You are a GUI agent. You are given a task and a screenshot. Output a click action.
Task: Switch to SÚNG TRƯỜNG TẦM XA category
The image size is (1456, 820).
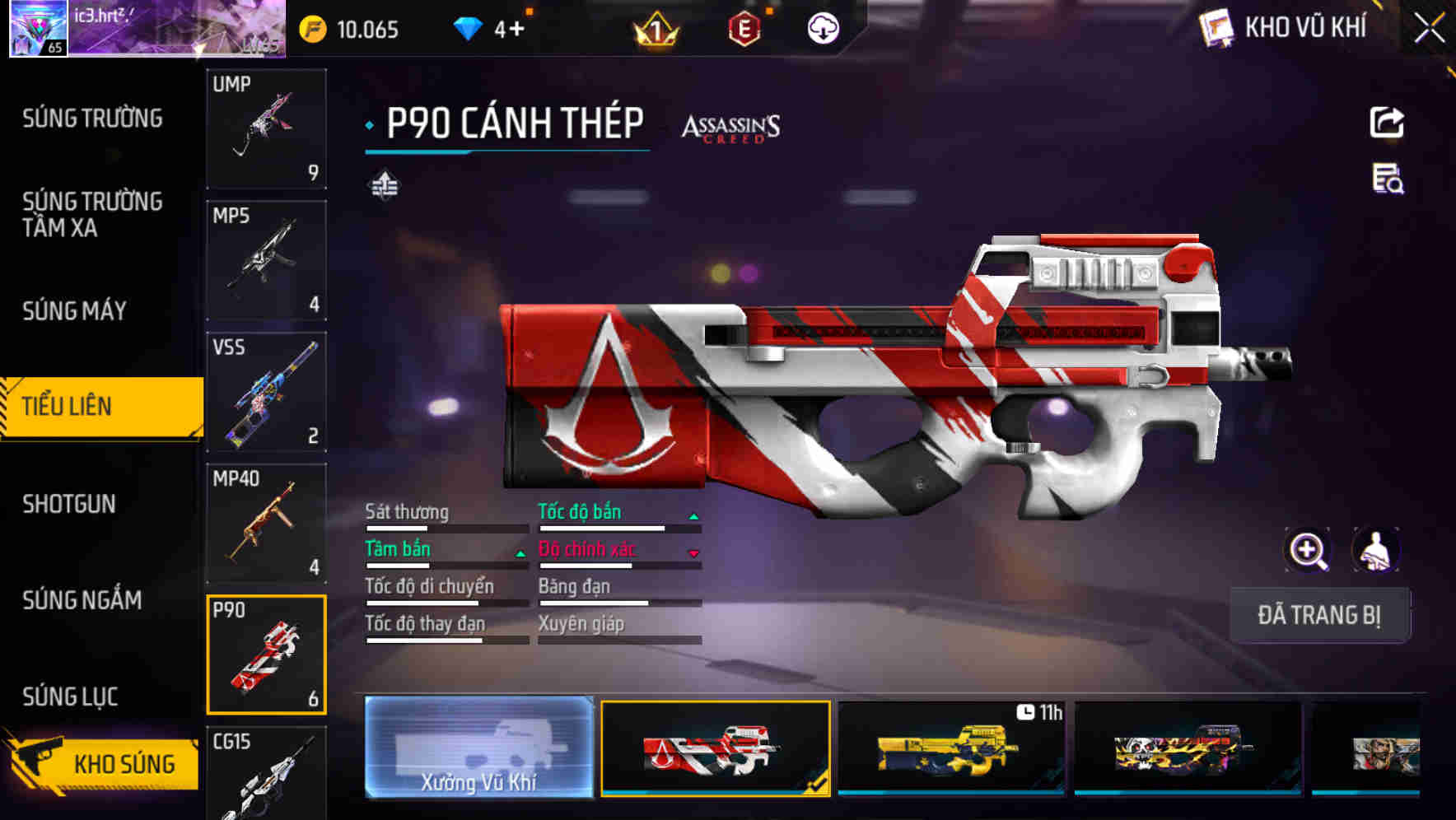pyautogui.click(x=91, y=215)
